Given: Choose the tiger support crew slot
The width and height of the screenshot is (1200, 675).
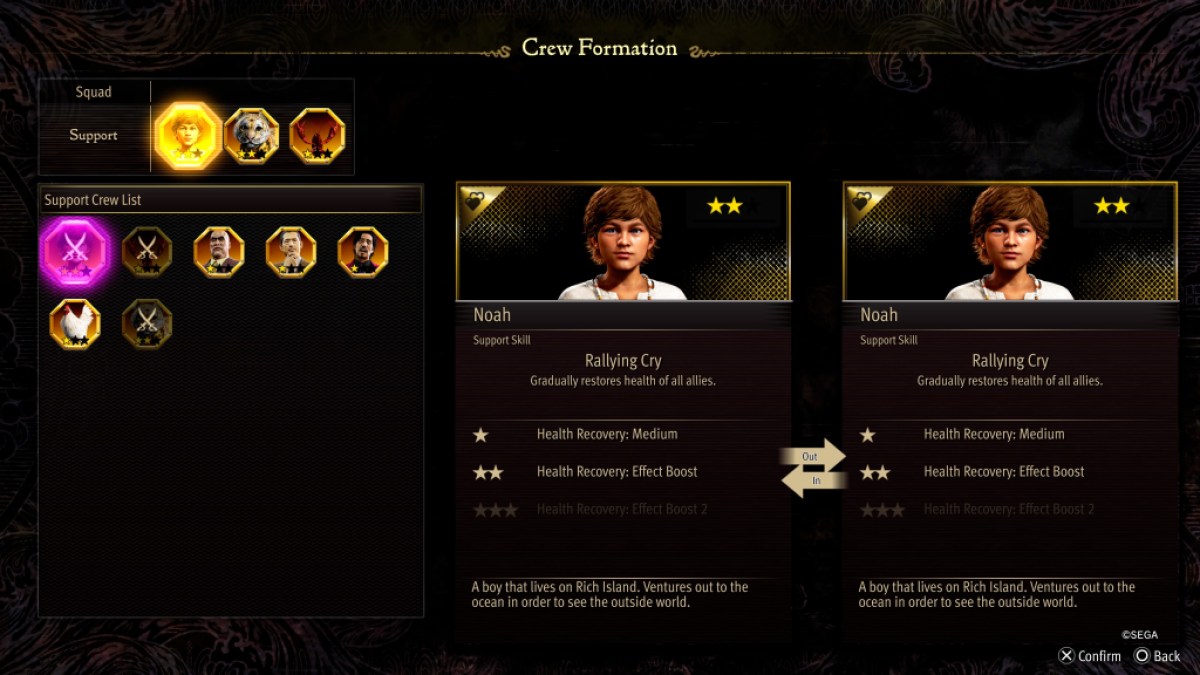Looking at the screenshot, I should (251, 136).
